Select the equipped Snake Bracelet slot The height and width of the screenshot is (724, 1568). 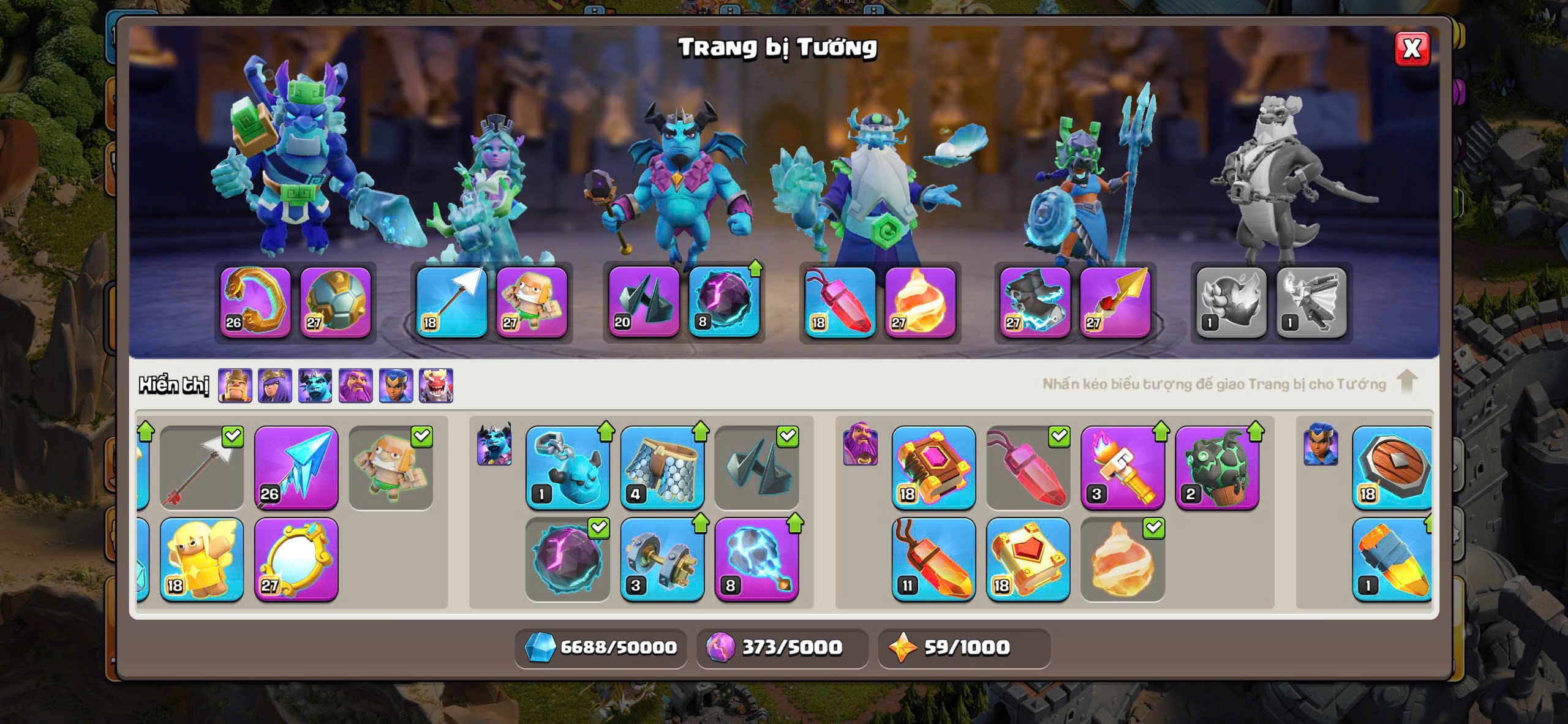point(255,302)
